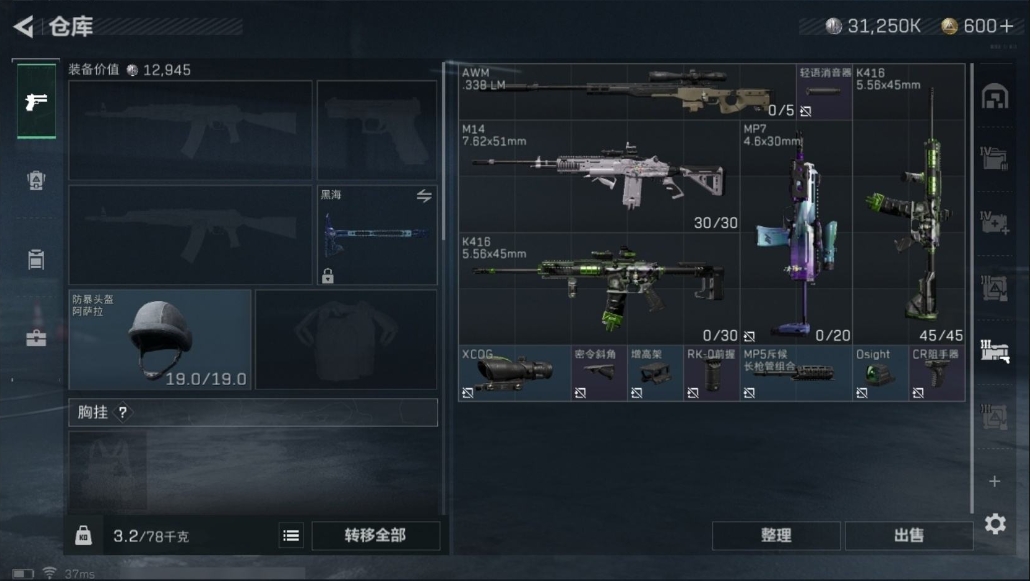Add a stash page with the plus icon
This screenshot has height=581, width=1030.
point(994,481)
